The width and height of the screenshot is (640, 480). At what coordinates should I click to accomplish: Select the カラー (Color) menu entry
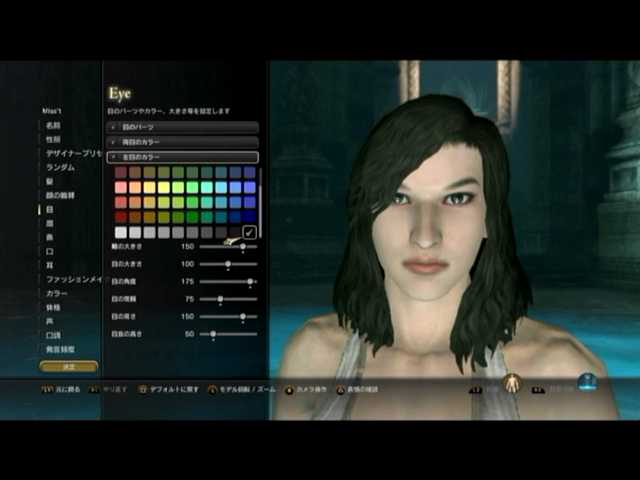[56, 294]
